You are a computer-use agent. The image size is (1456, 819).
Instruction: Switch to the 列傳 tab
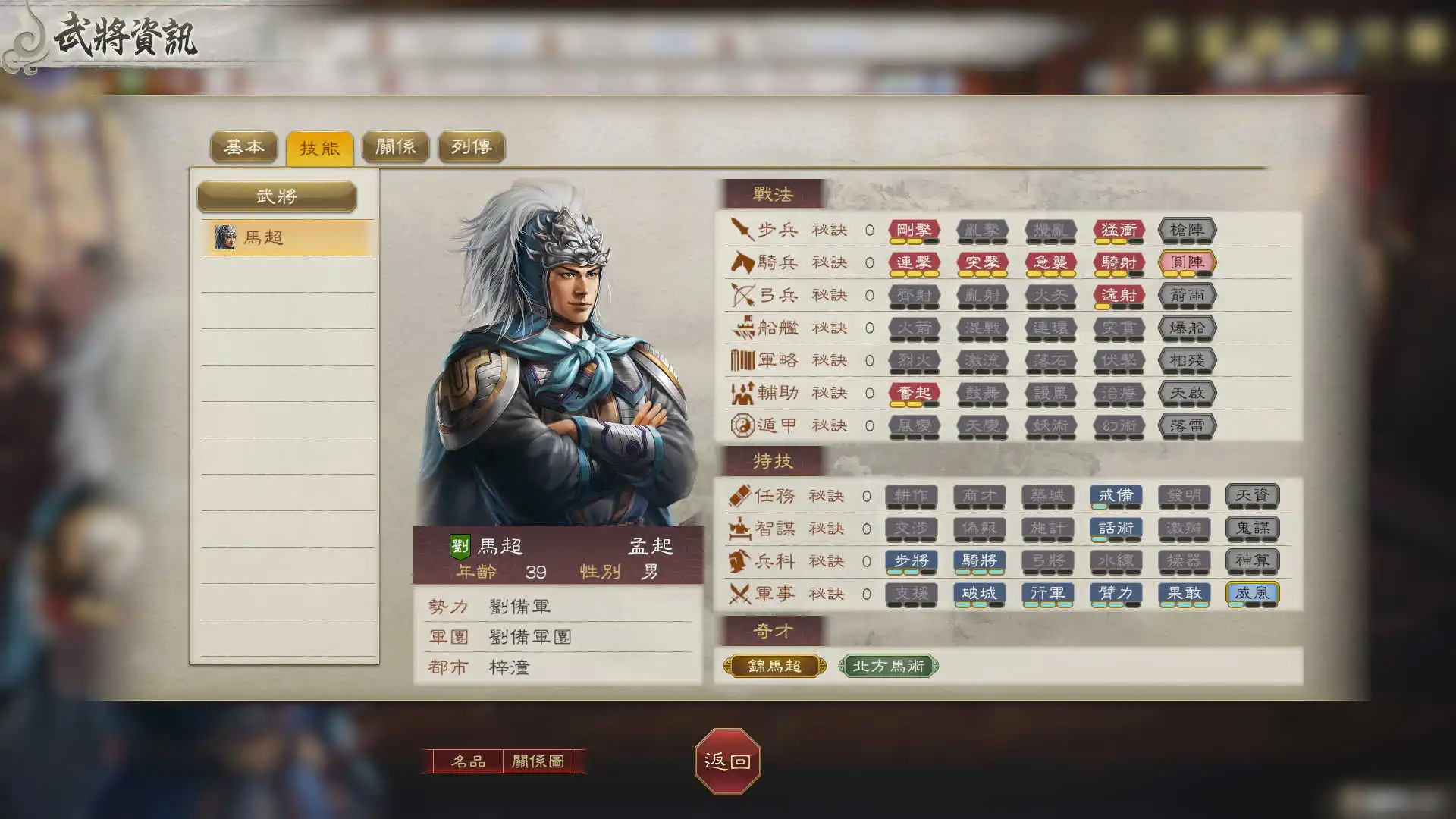(472, 147)
